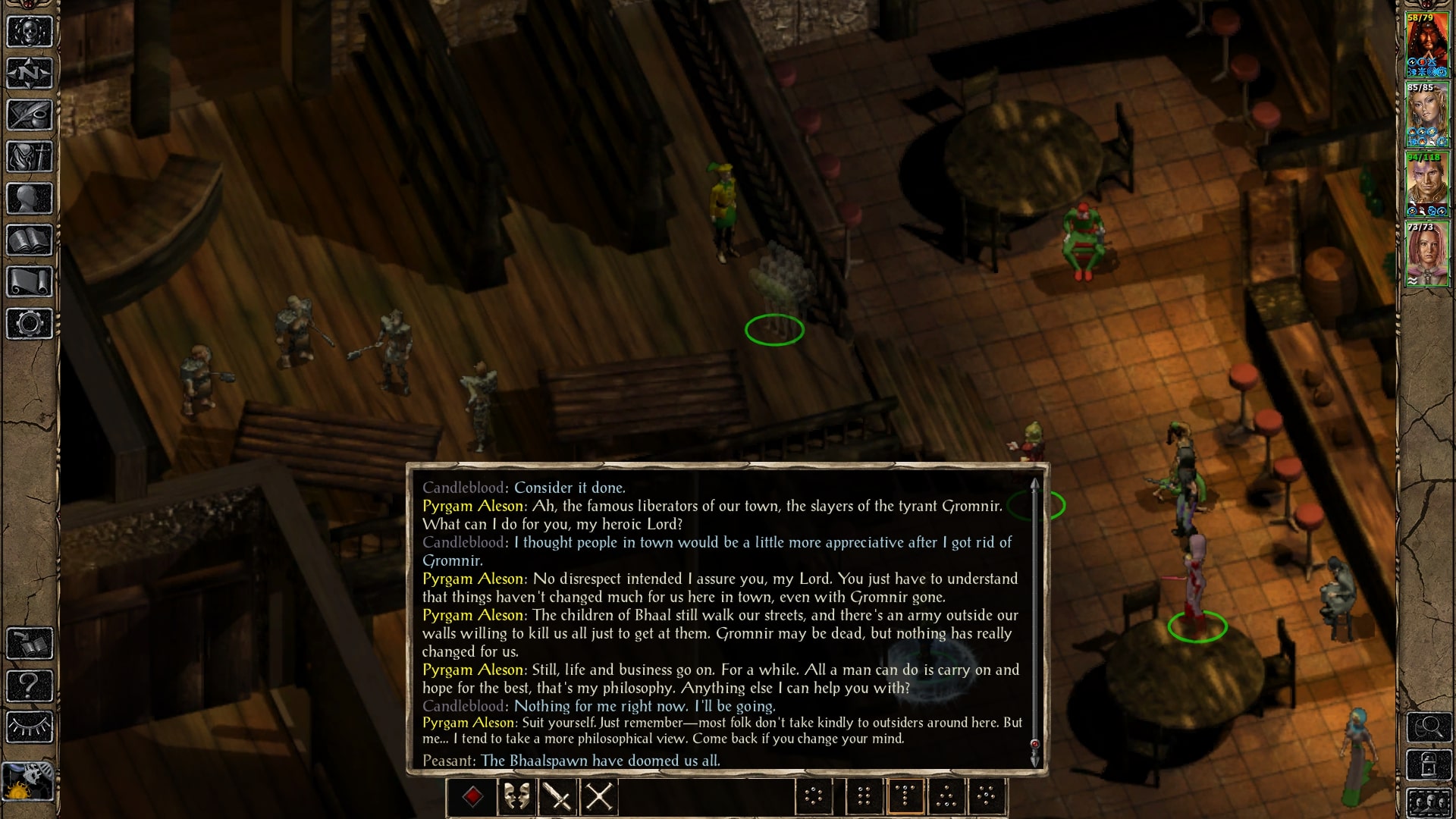Open the priest scroll icon
The image size is (1456, 819).
point(30,282)
